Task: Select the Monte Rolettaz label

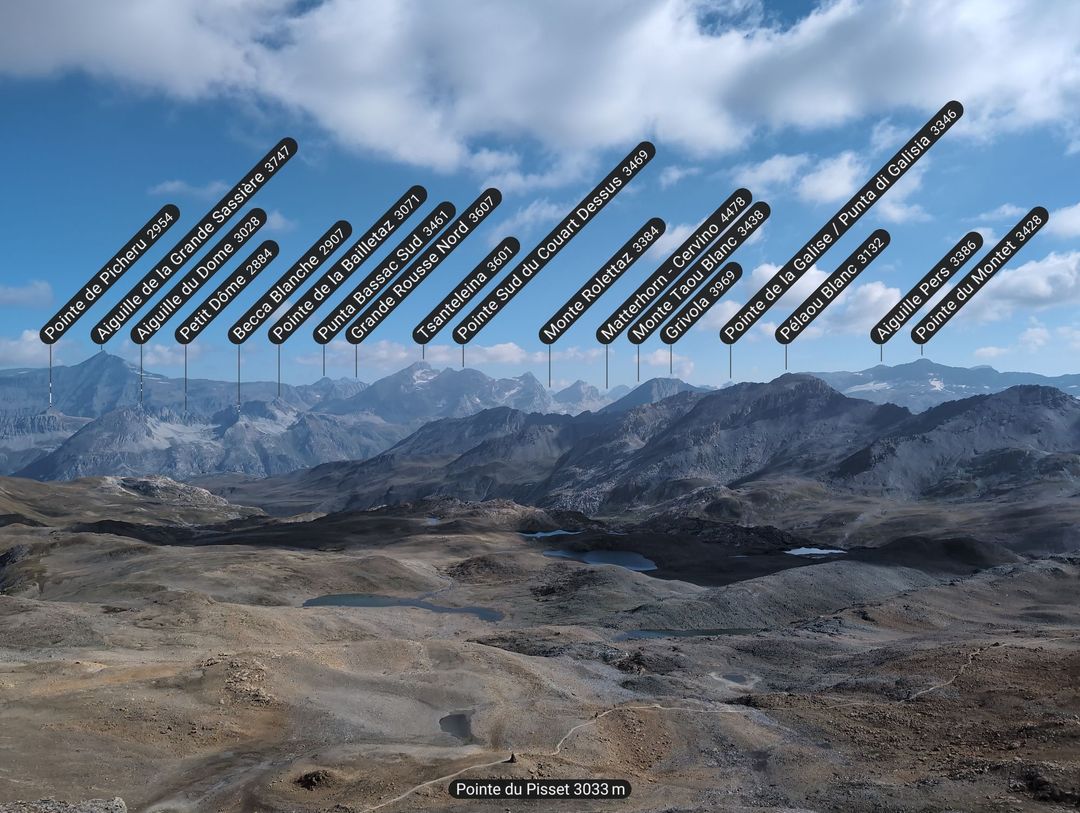Action: click(x=602, y=281)
